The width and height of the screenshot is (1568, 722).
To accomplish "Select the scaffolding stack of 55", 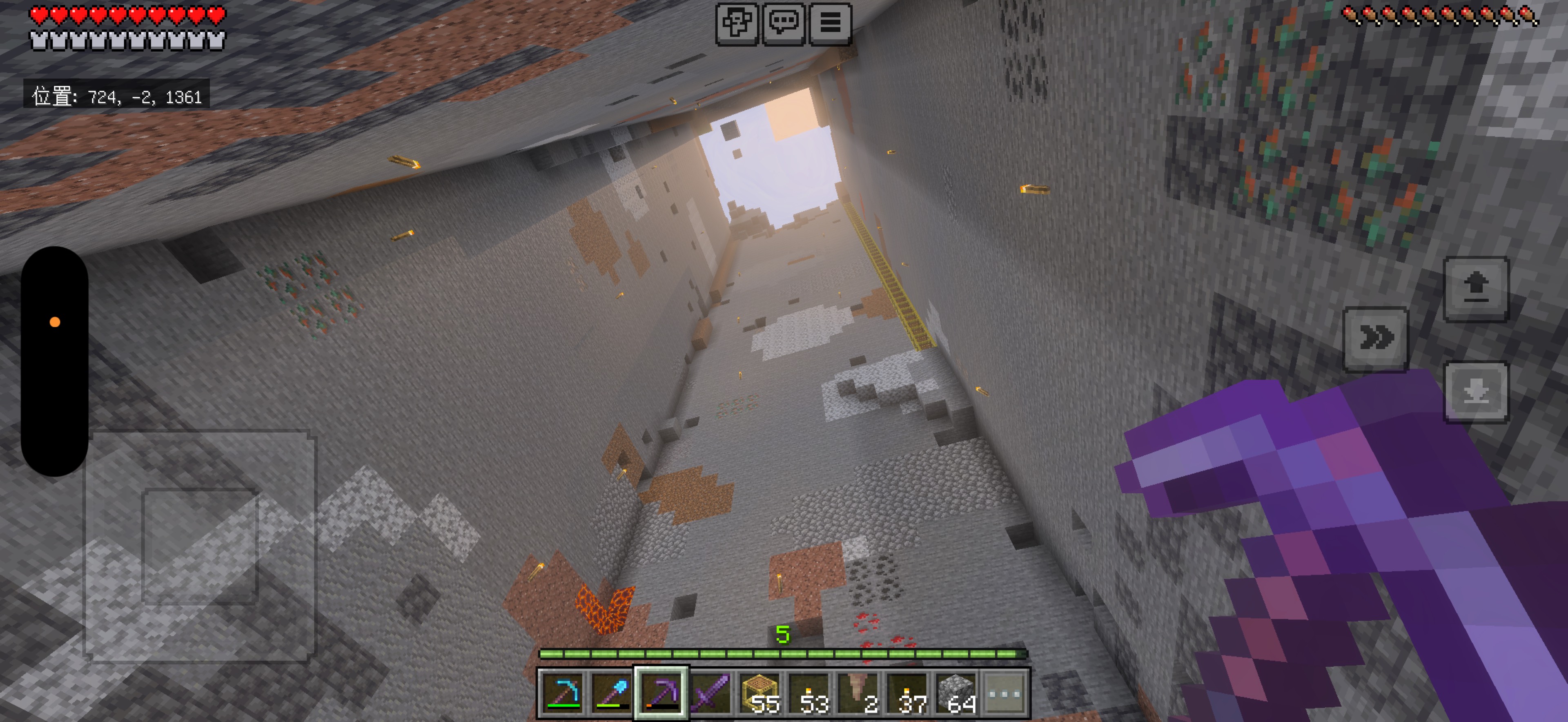I will point(759,693).
